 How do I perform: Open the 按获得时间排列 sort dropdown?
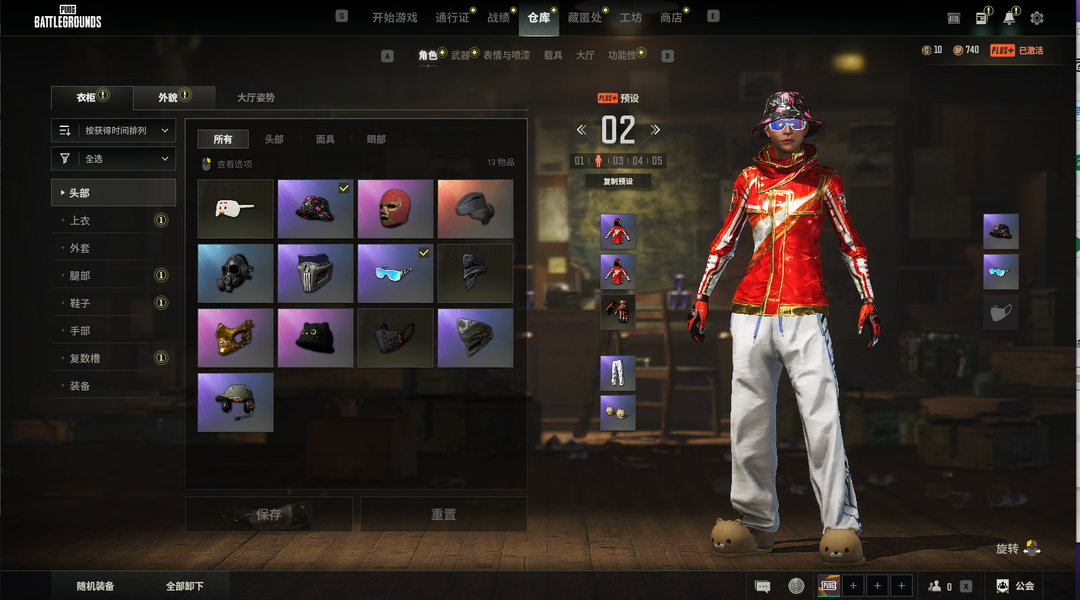point(114,130)
